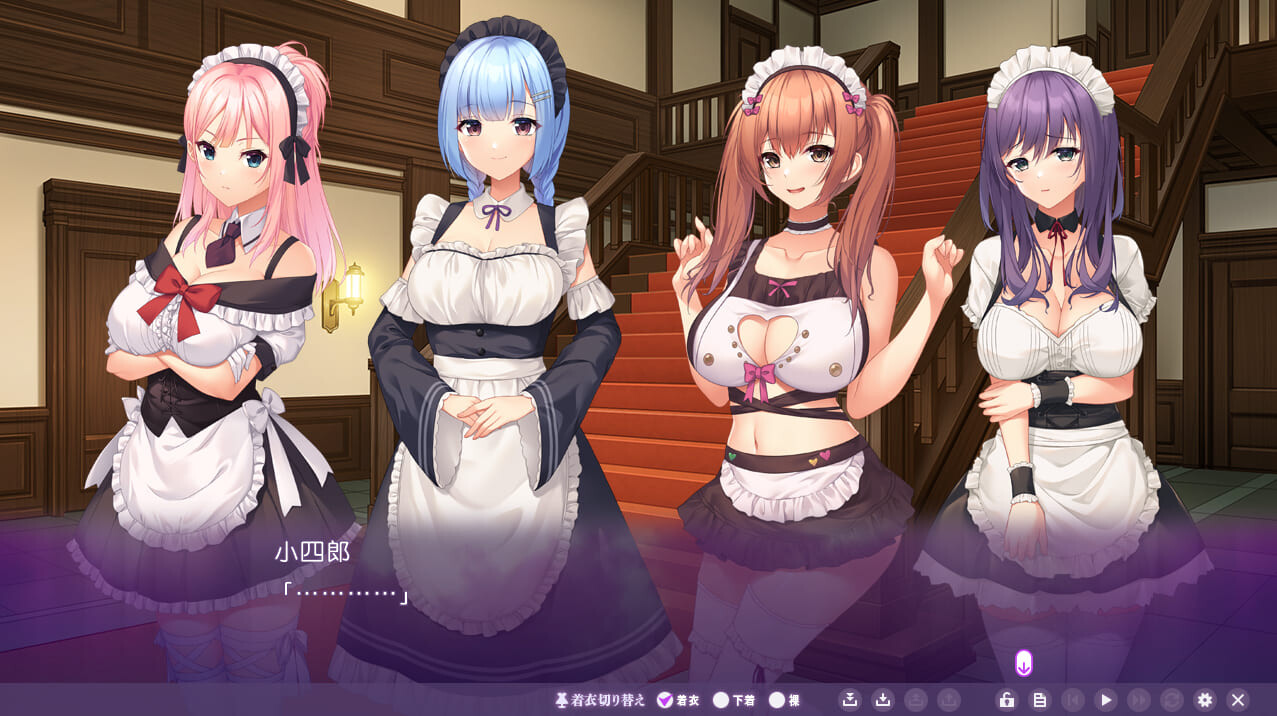
Task: Open the gear settings menu
Action: coord(1205,700)
